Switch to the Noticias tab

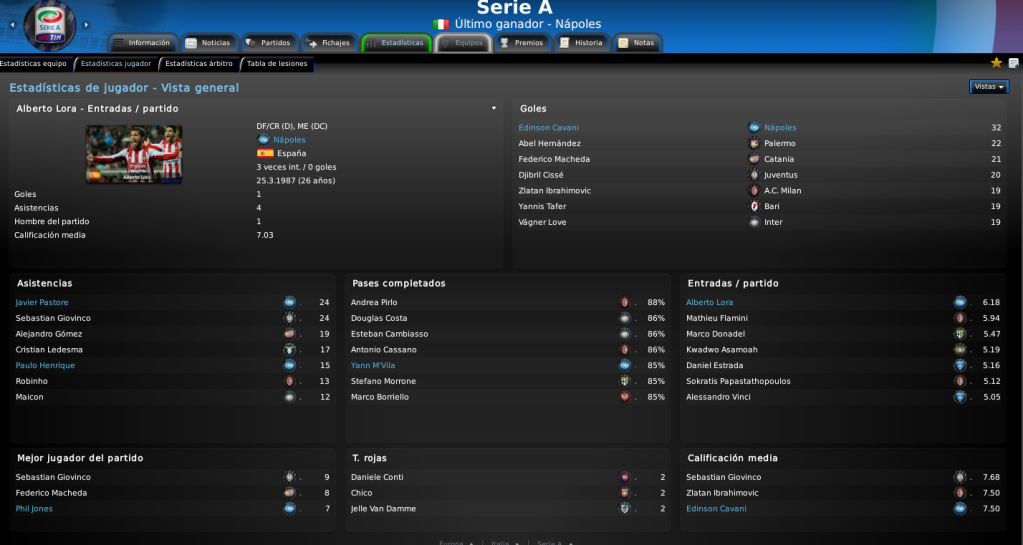[208, 43]
